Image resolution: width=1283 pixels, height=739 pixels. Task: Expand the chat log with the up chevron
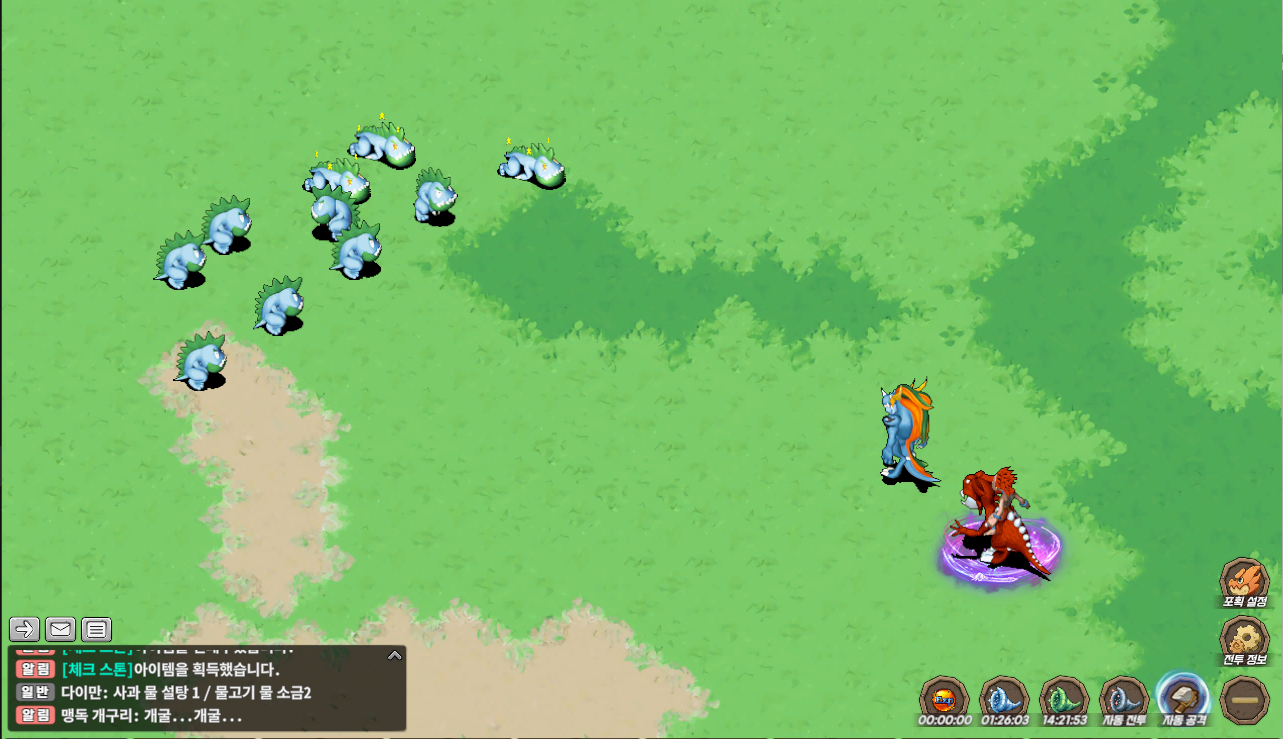point(395,656)
